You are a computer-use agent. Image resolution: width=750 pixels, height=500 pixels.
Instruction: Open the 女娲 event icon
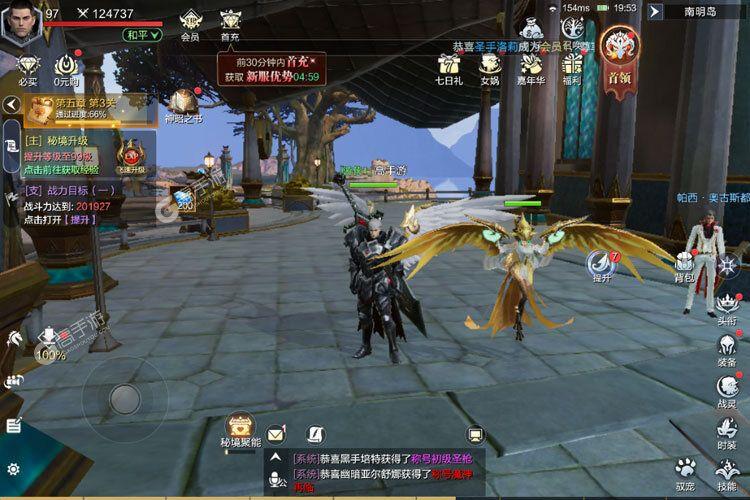point(489,68)
